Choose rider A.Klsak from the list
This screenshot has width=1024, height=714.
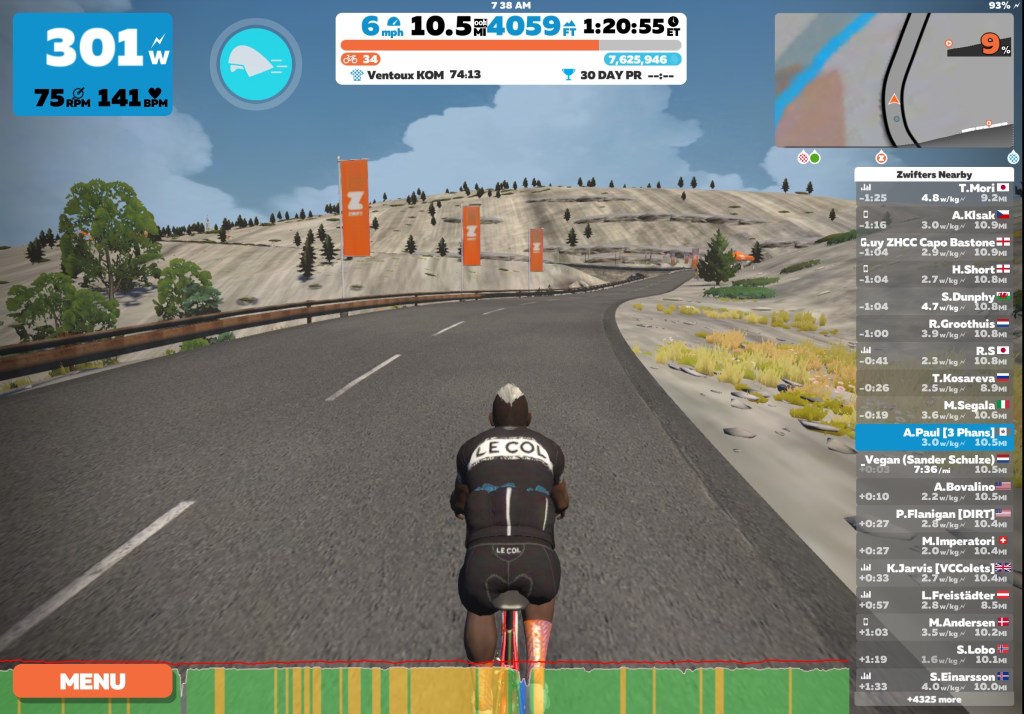(934, 220)
